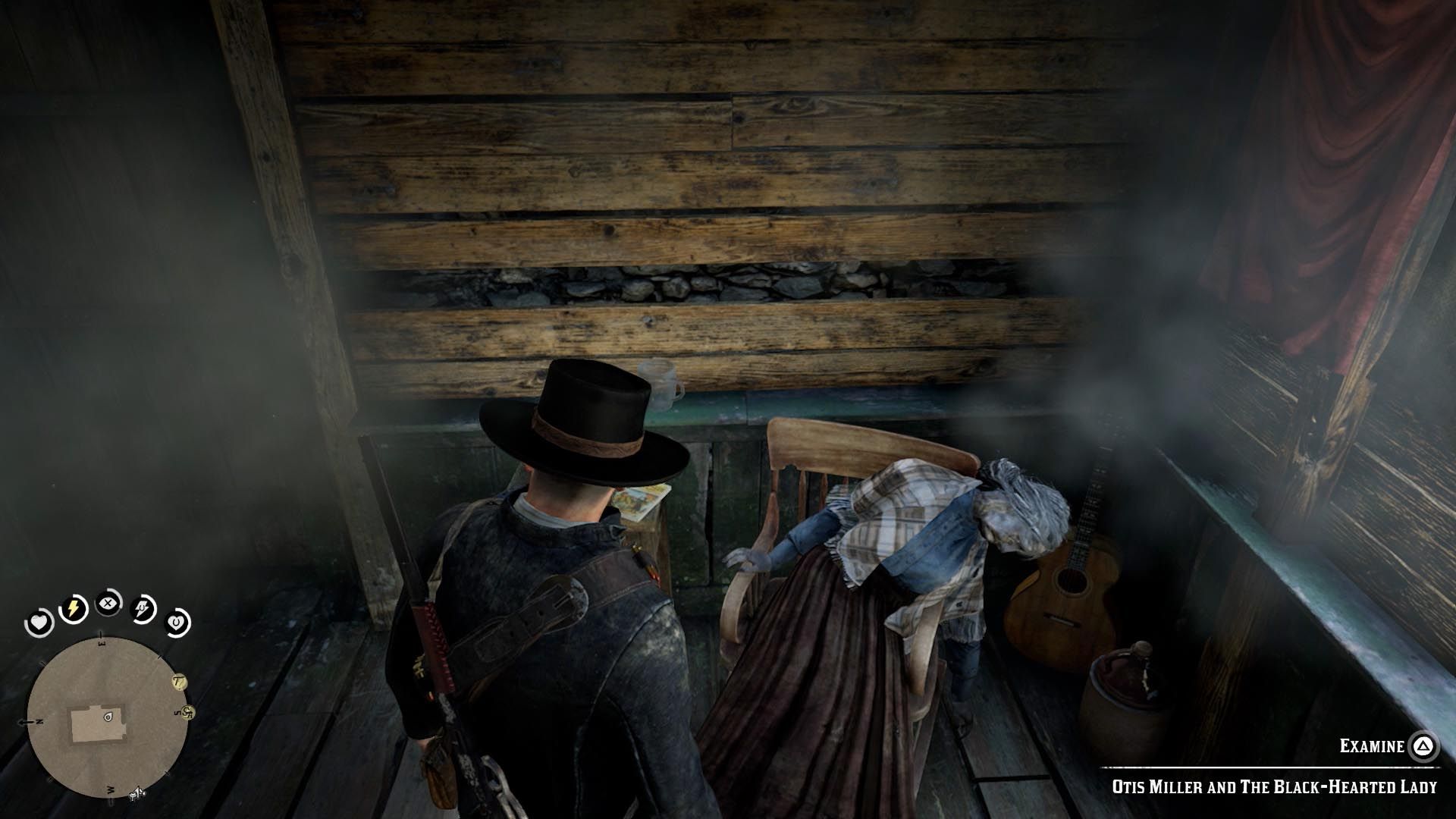Click the north arrow on the compass

pos(30,721)
